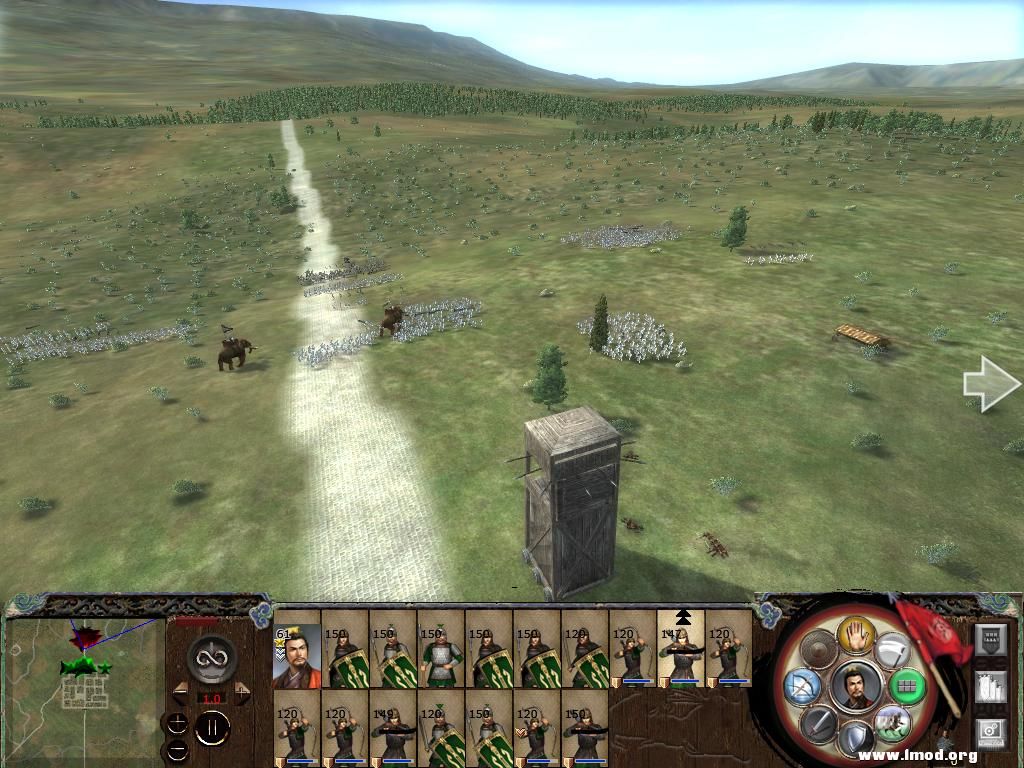The width and height of the screenshot is (1024, 768).
Task: Toggle guard mode shield icon
Action: [x=857, y=739]
